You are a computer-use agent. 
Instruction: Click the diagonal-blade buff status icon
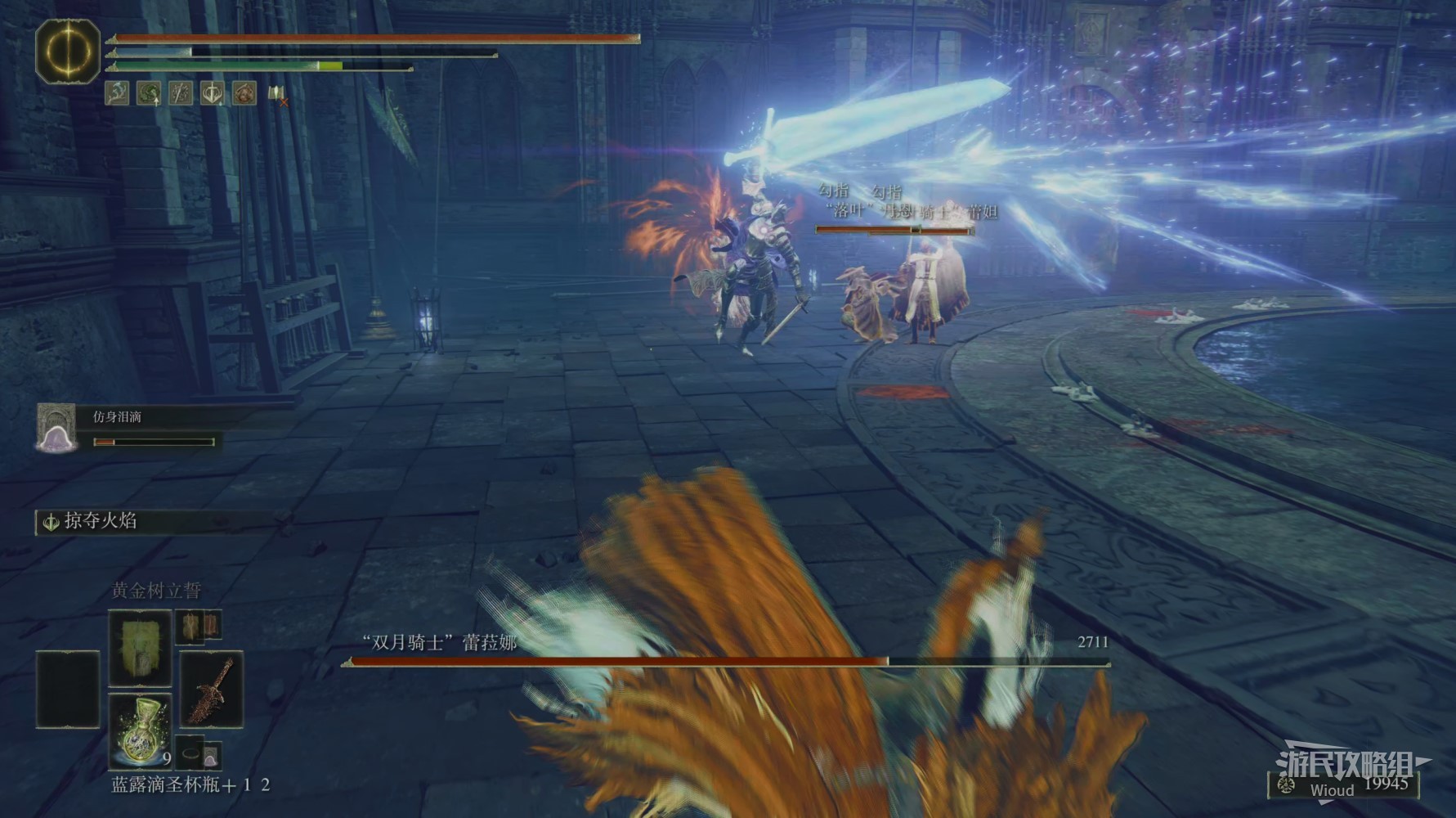pos(181,93)
